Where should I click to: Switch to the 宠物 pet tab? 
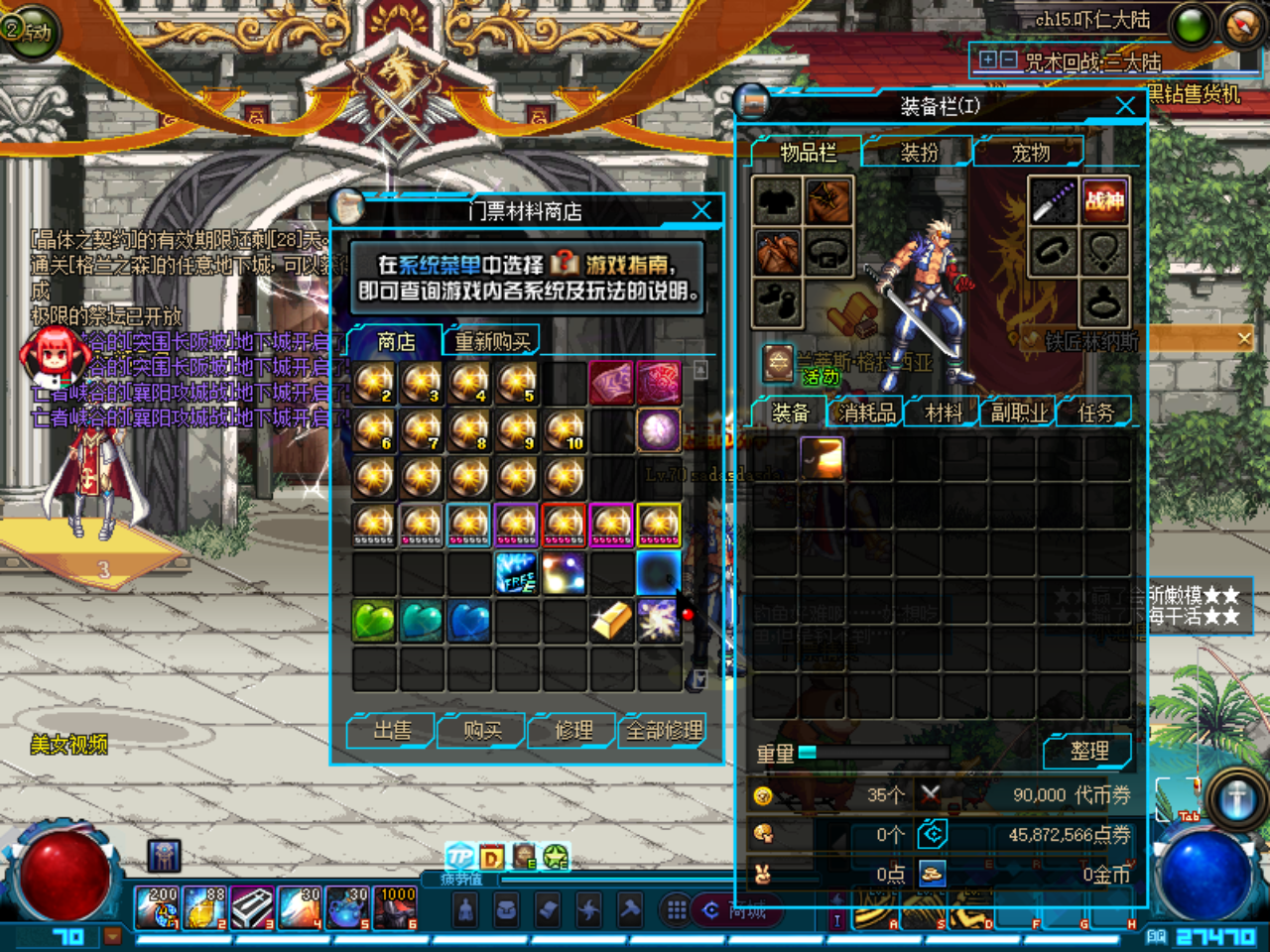[1030, 153]
